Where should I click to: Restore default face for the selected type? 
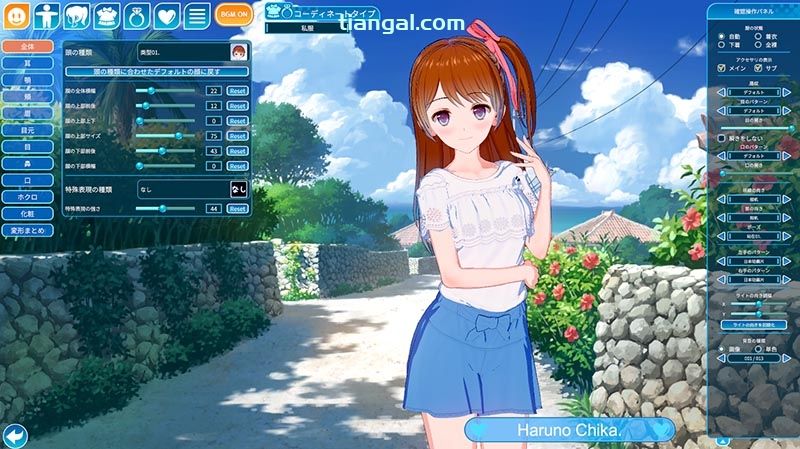point(157,72)
